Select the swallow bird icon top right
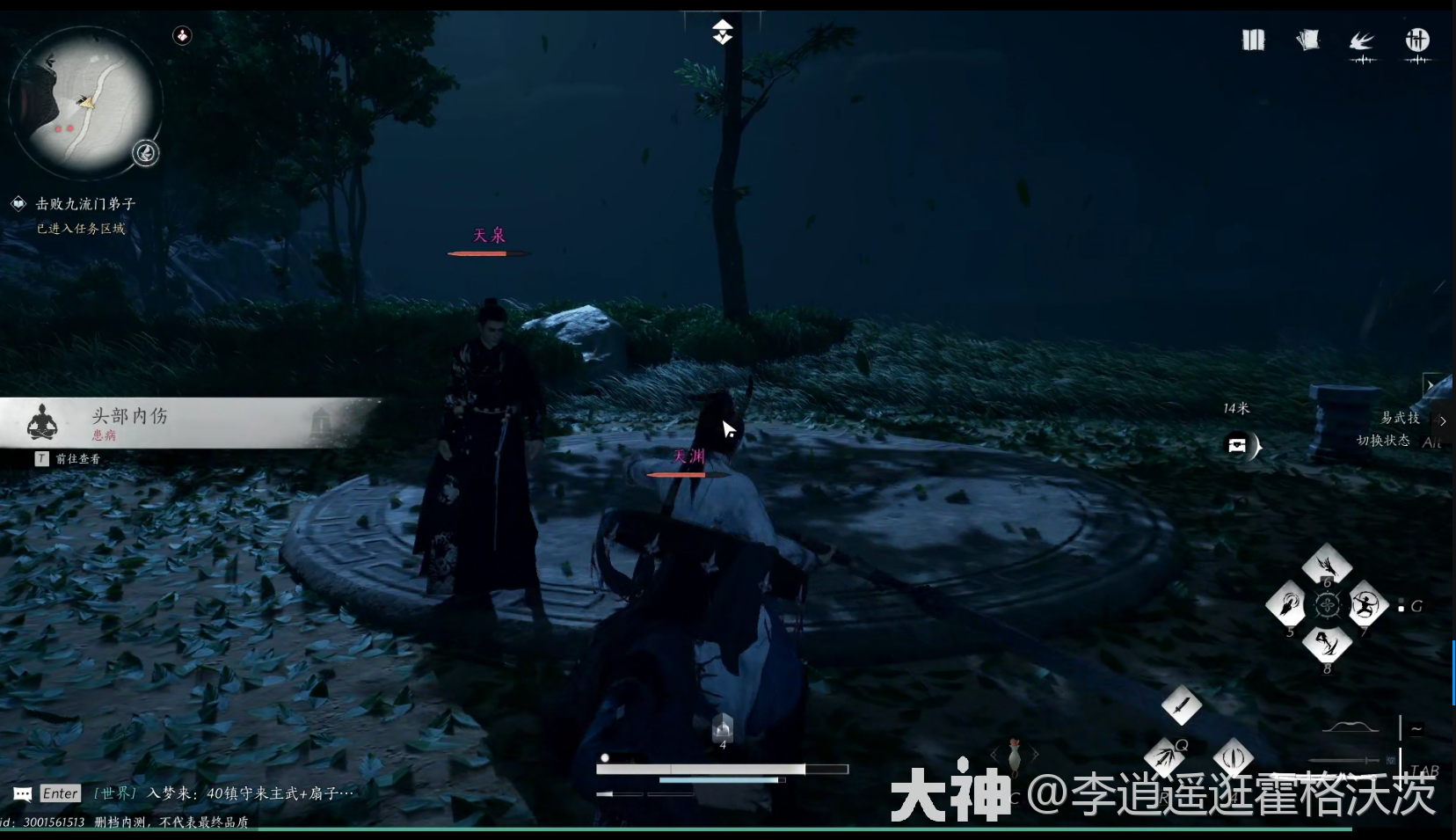This screenshot has width=1456, height=840. [x=1362, y=42]
